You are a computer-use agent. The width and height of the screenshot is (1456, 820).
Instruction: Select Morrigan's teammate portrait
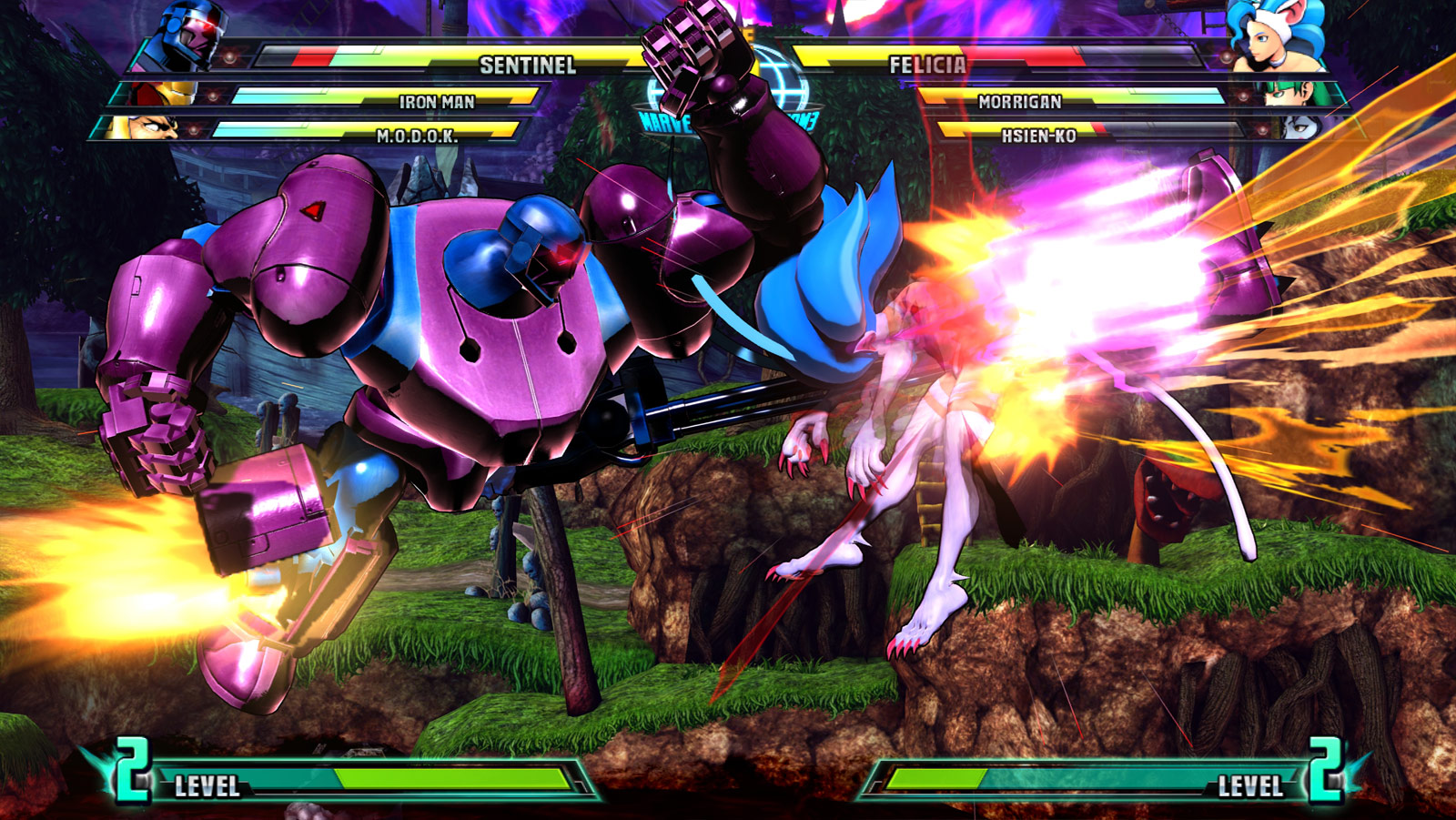[x=1288, y=95]
